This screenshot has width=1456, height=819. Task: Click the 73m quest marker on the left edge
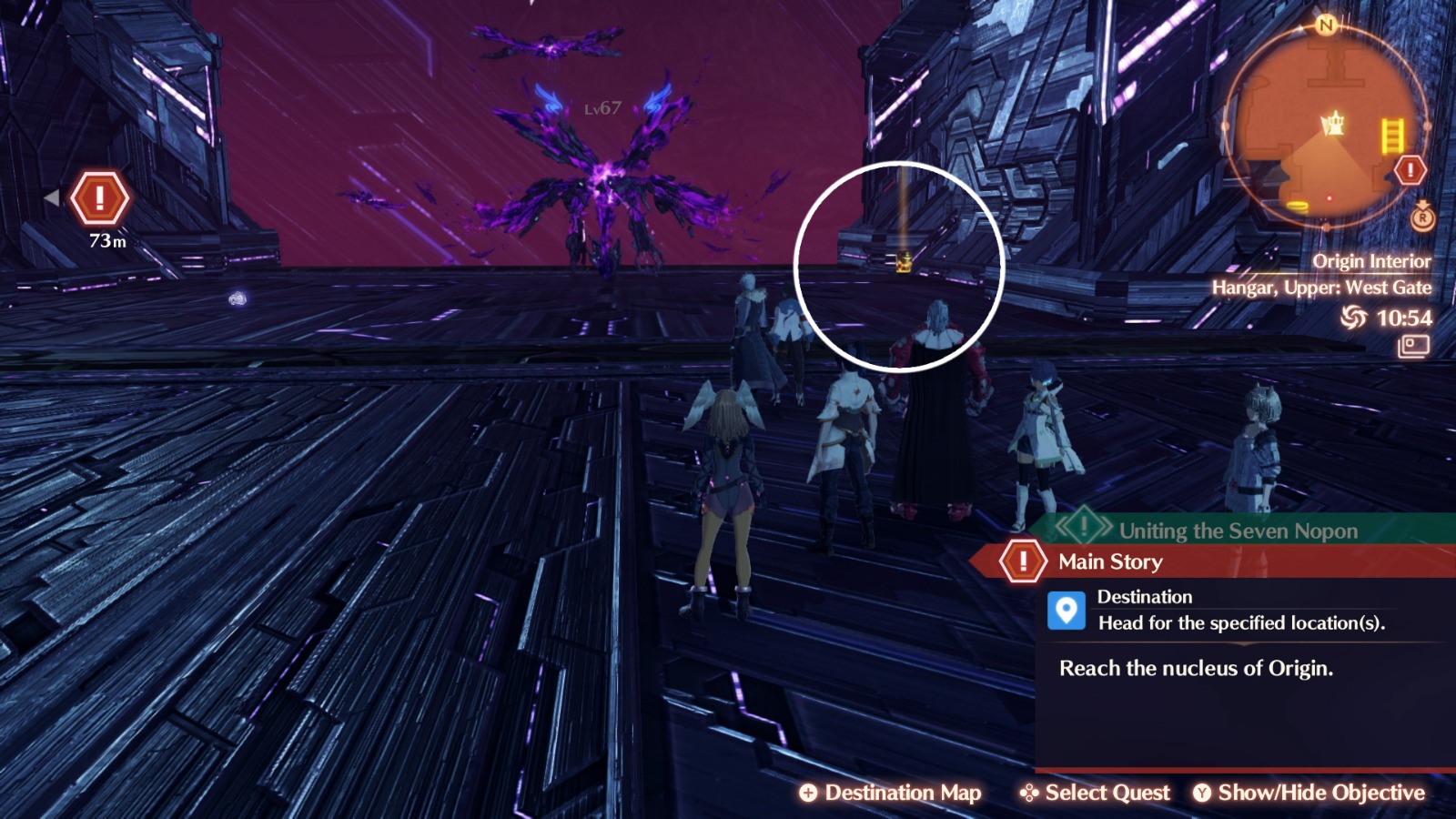(x=100, y=198)
